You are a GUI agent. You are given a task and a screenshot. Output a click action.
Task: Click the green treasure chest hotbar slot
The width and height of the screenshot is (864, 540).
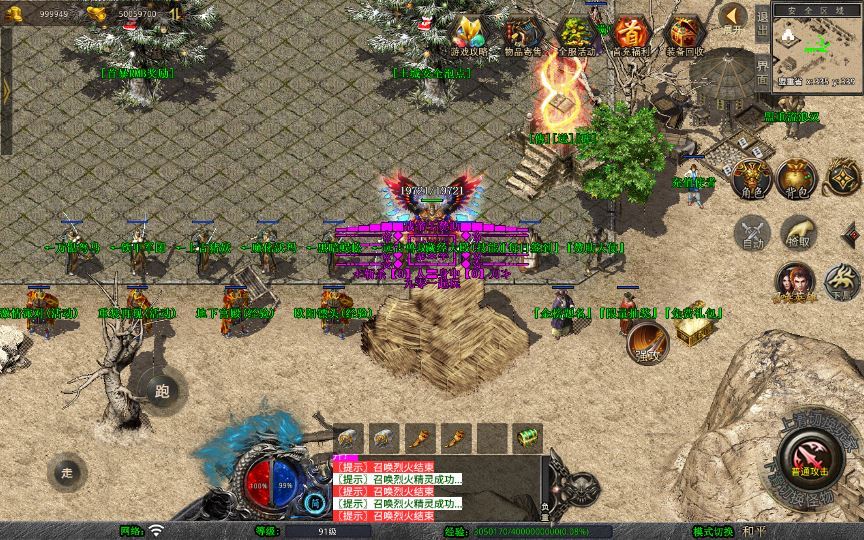point(526,438)
